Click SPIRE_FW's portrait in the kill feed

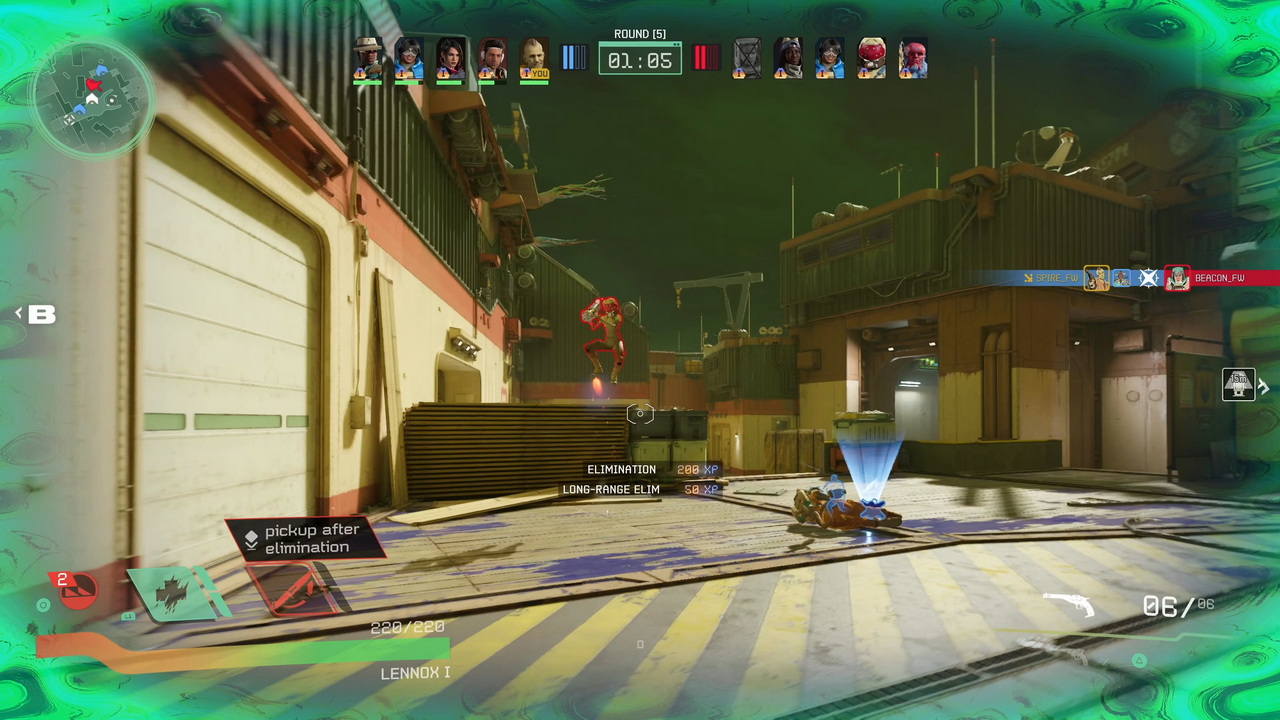click(1097, 278)
